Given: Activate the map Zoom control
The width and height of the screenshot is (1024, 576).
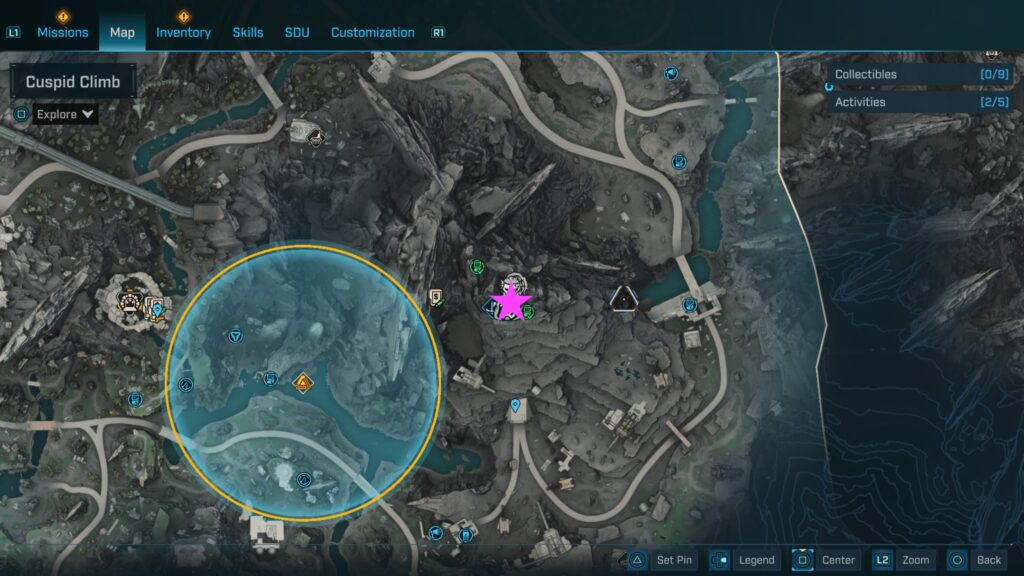Looking at the screenshot, I should pos(904,560).
